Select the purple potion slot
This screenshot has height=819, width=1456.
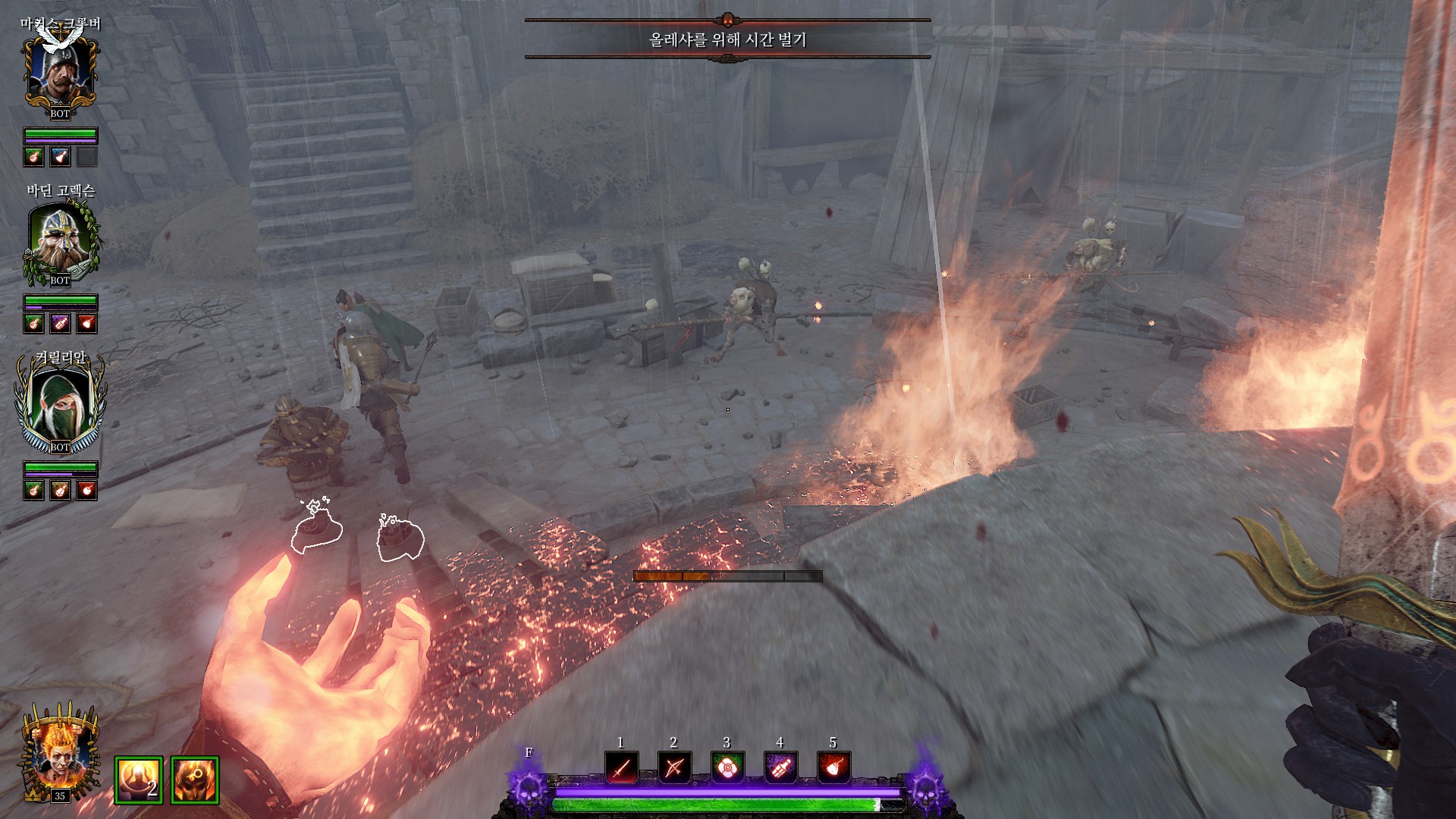click(780, 767)
